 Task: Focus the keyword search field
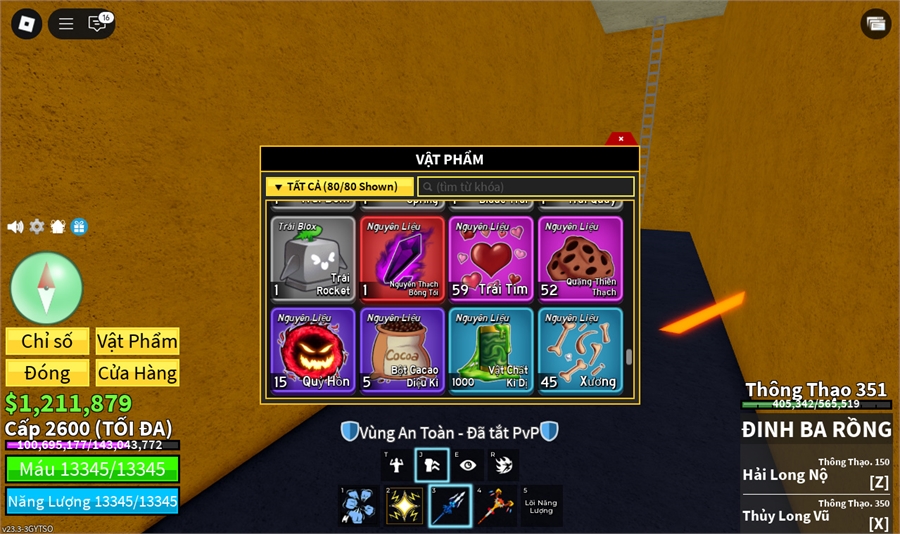526,187
